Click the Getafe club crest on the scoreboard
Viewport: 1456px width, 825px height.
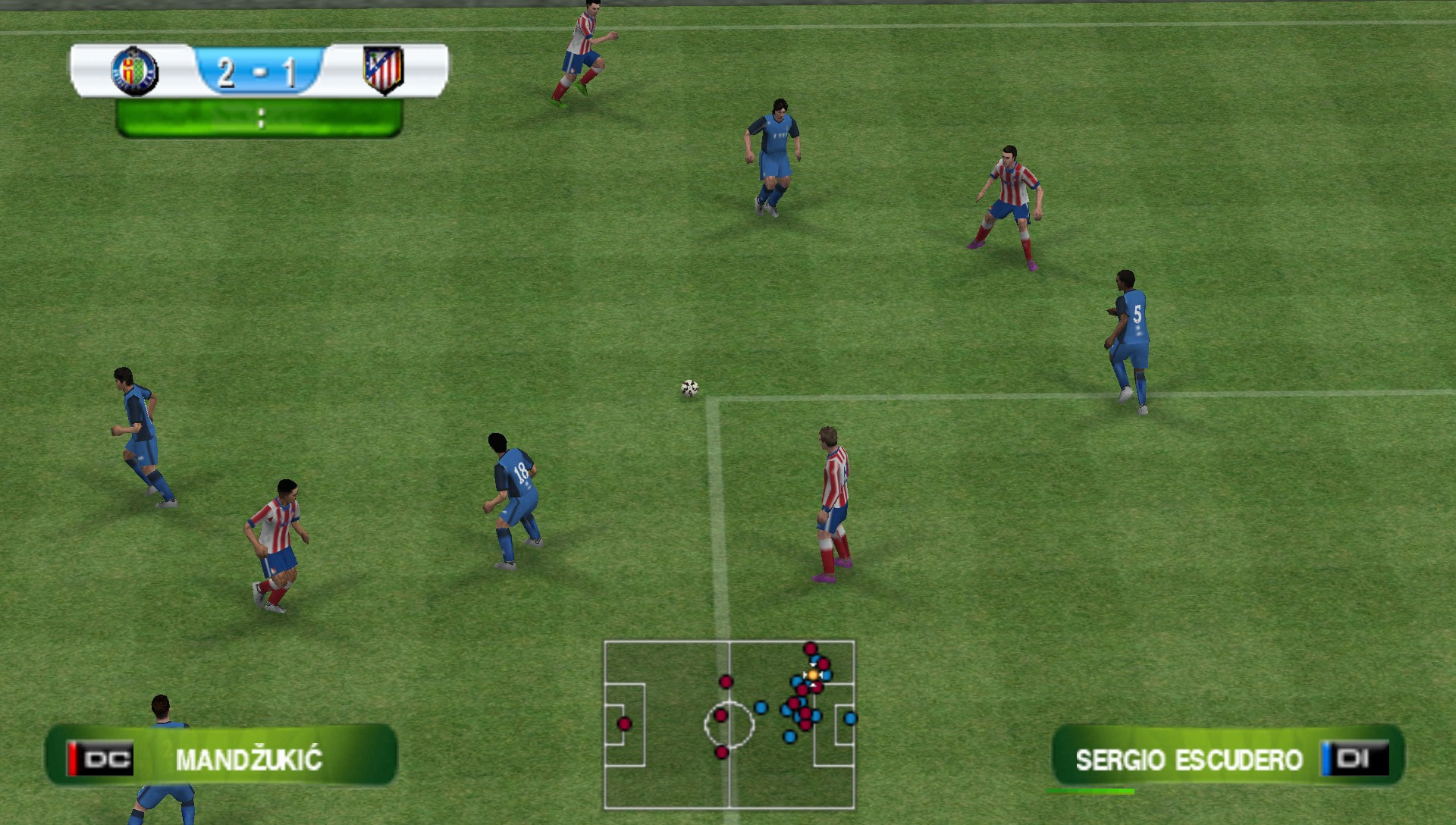click(x=135, y=72)
